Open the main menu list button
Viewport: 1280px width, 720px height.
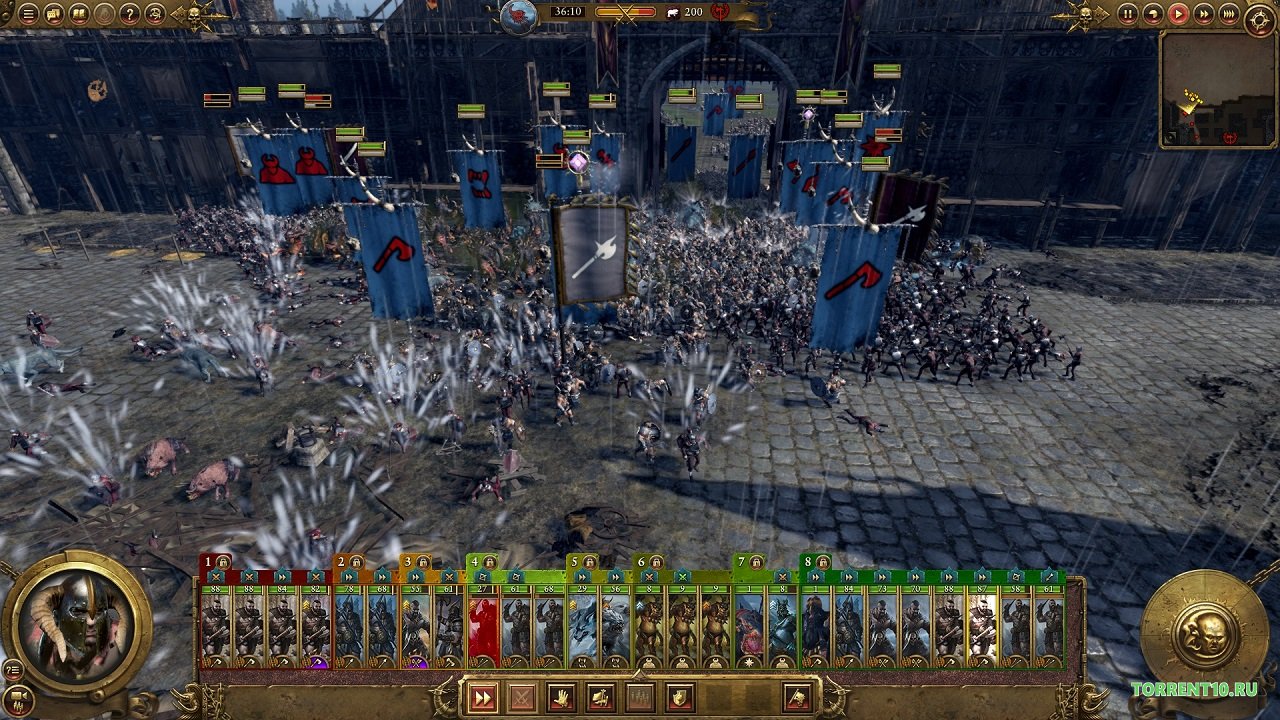(28, 14)
